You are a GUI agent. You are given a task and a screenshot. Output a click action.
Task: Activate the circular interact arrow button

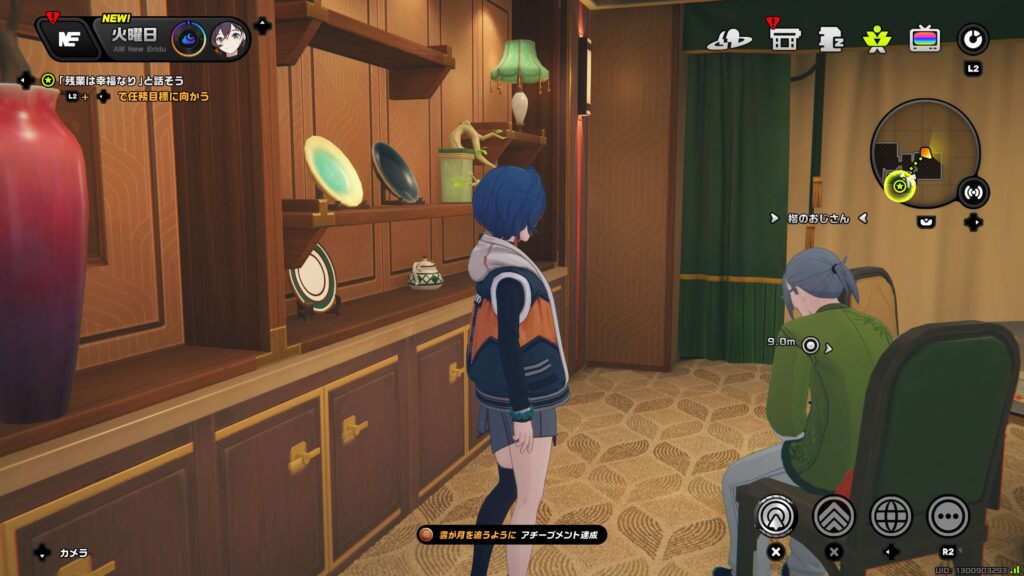click(775, 516)
